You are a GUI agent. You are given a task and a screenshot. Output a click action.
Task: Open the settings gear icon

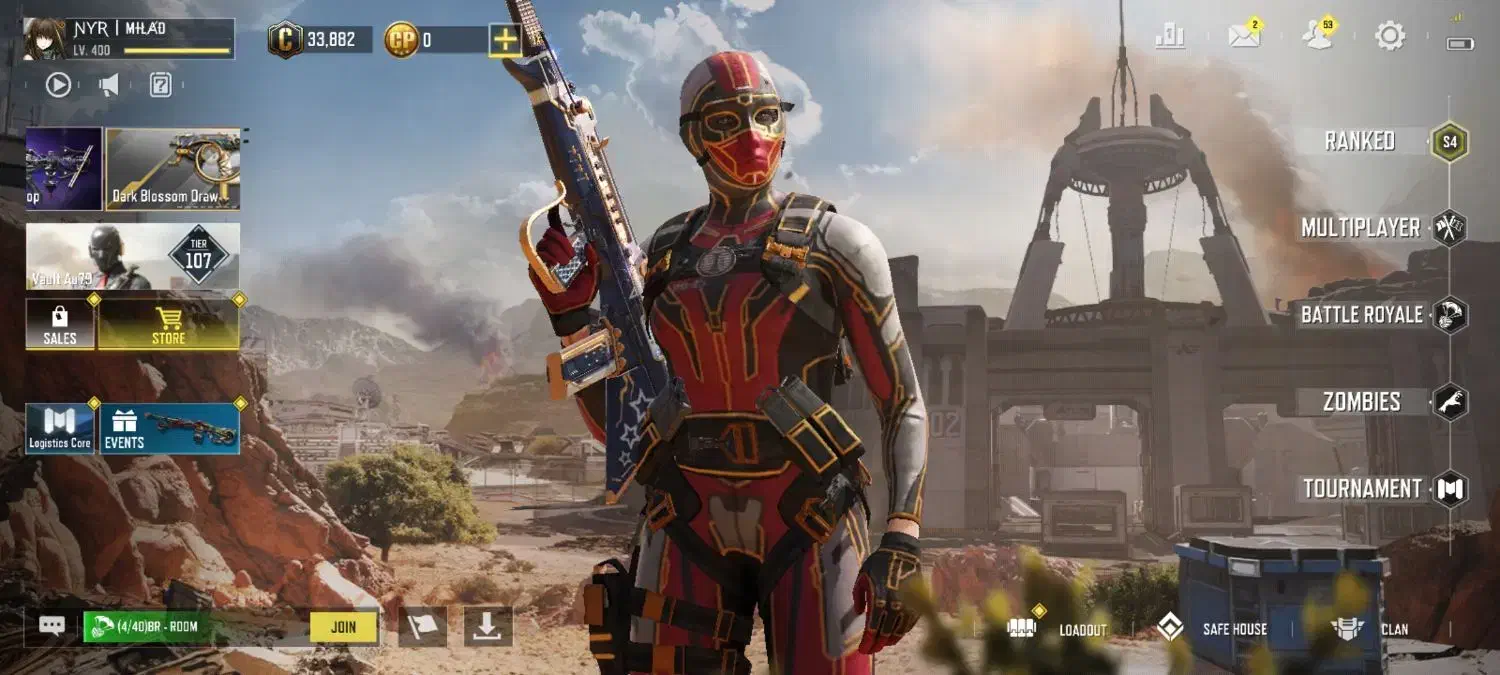point(1390,37)
